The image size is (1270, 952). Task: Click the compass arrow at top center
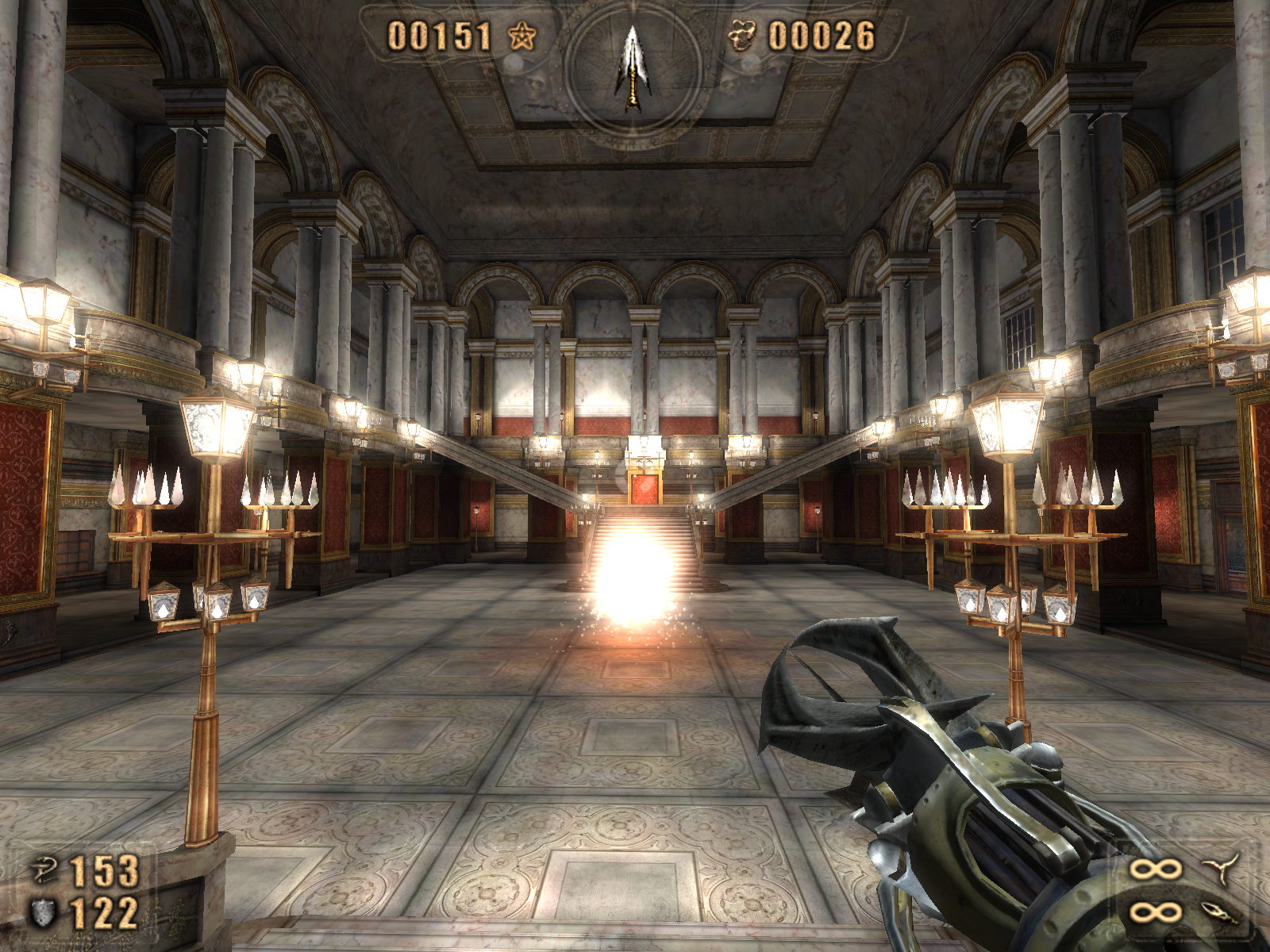pyautogui.click(x=633, y=67)
